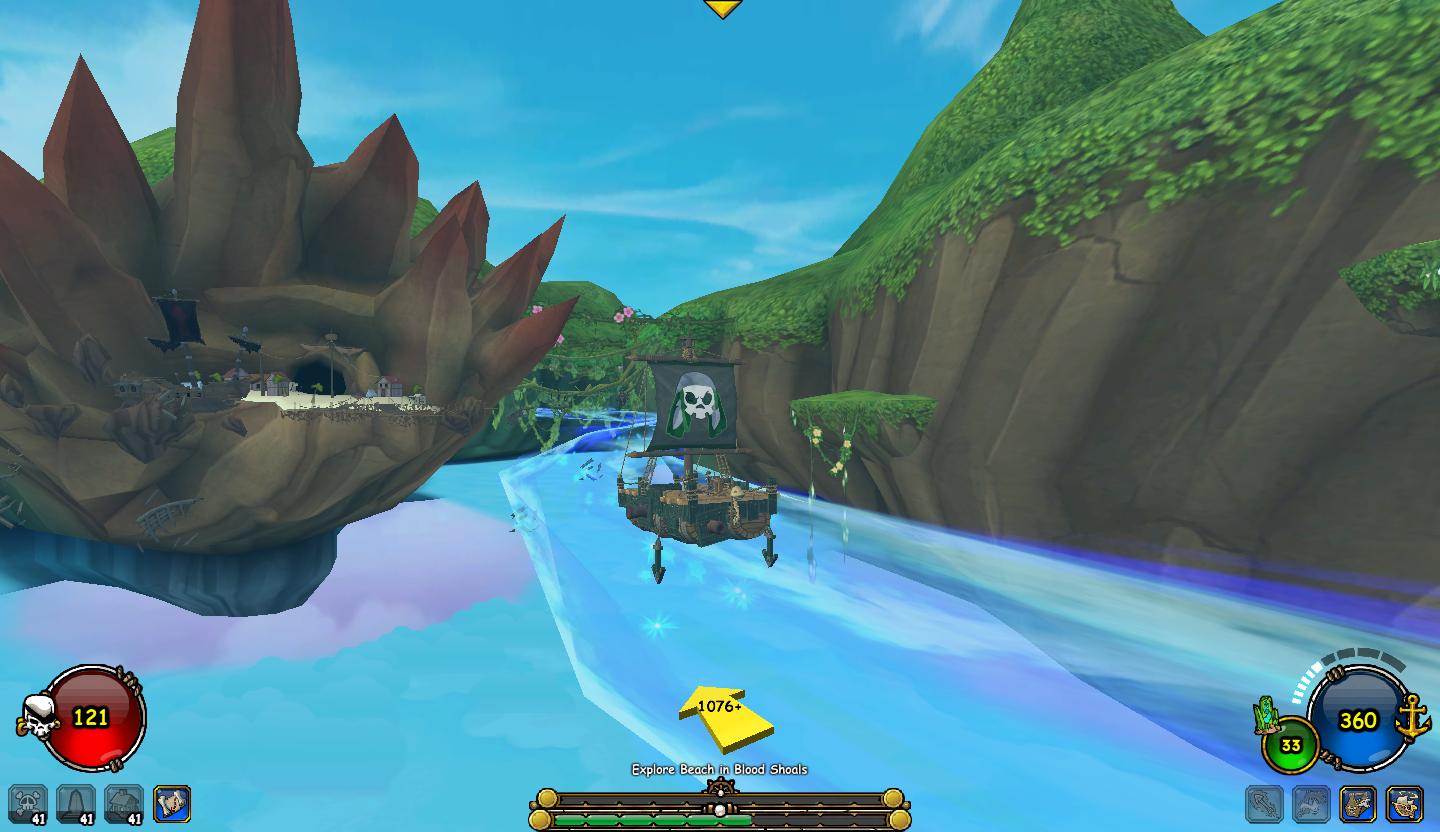Screen dimensions: 1440x832
Task: Click the sailing ship icon
Action: pos(1405,804)
